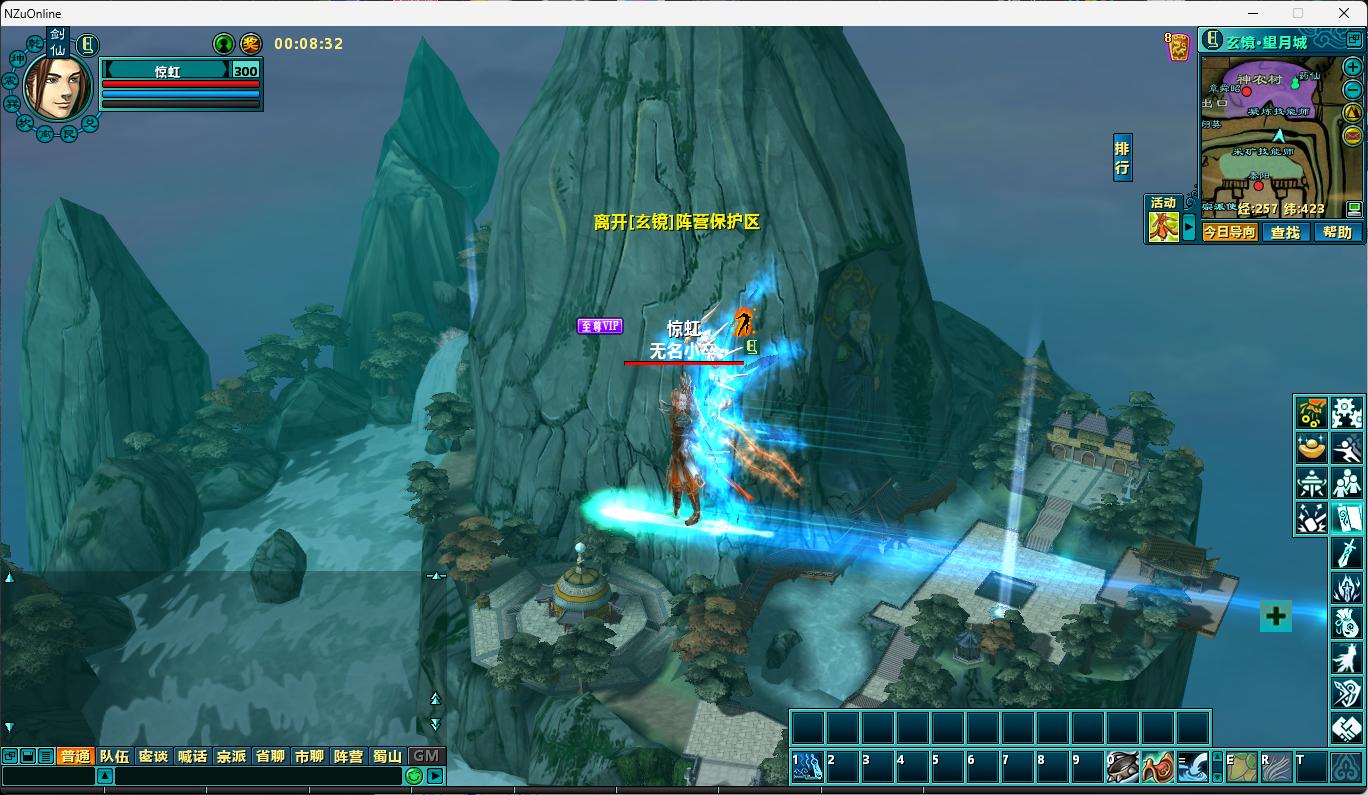Select the 密谈 whisper chat tab

point(153,756)
